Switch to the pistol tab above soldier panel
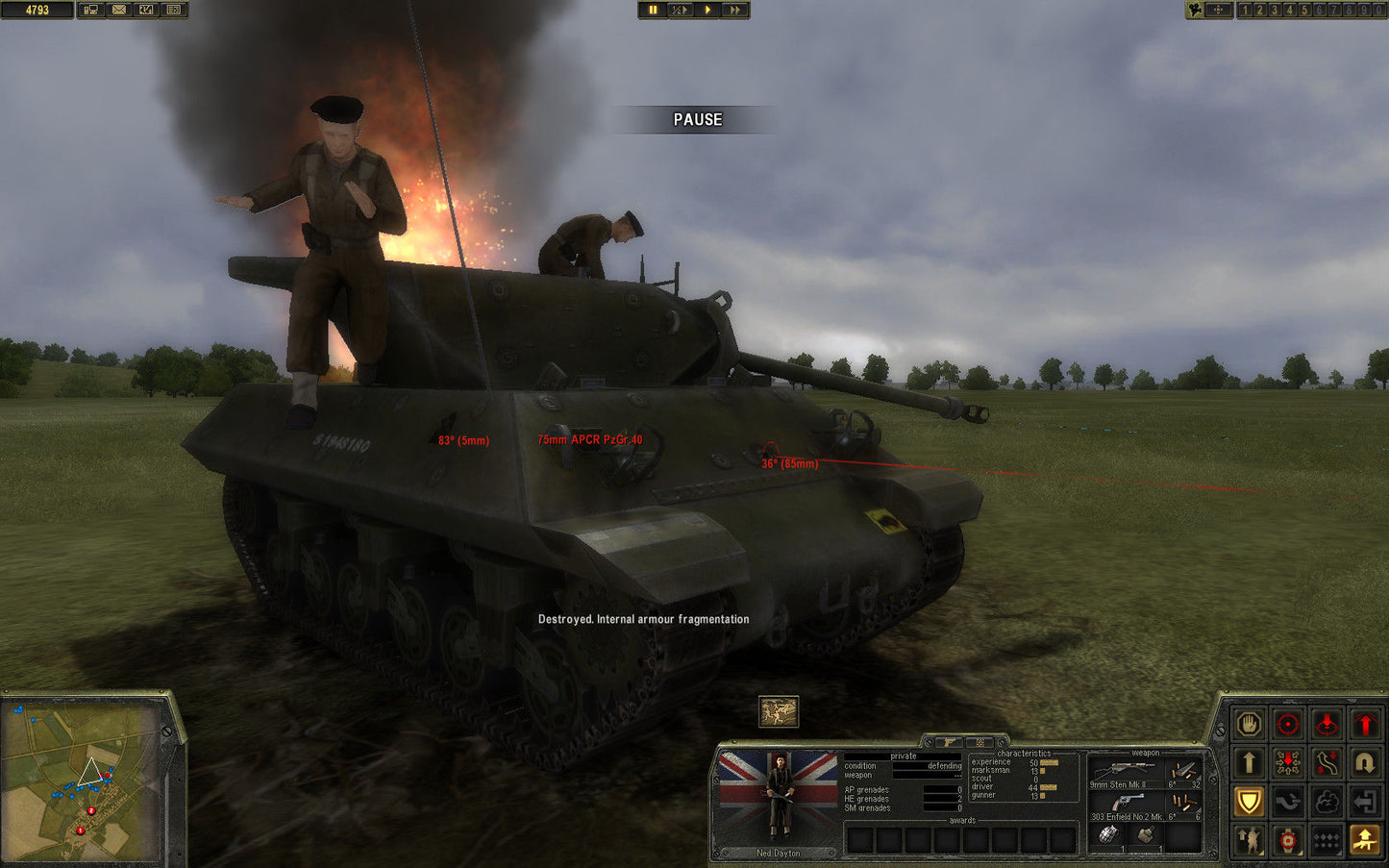Screen dimensions: 1389x868 pyautogui.click(x=950, y=742)
